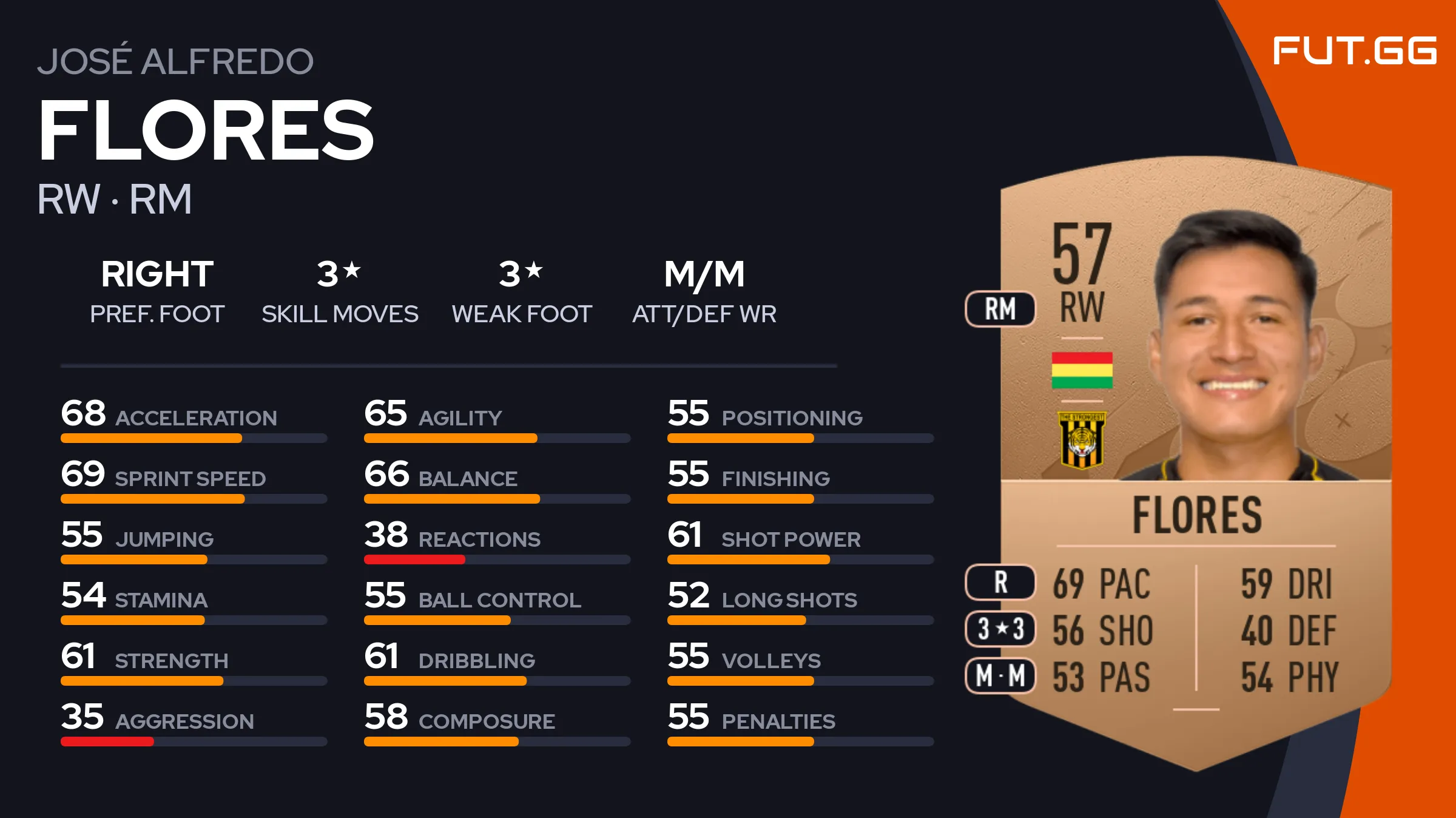Click the 3★3 skill and weak foot badge
This screenshot has width=1456, height=818.
pos(1000,629)
